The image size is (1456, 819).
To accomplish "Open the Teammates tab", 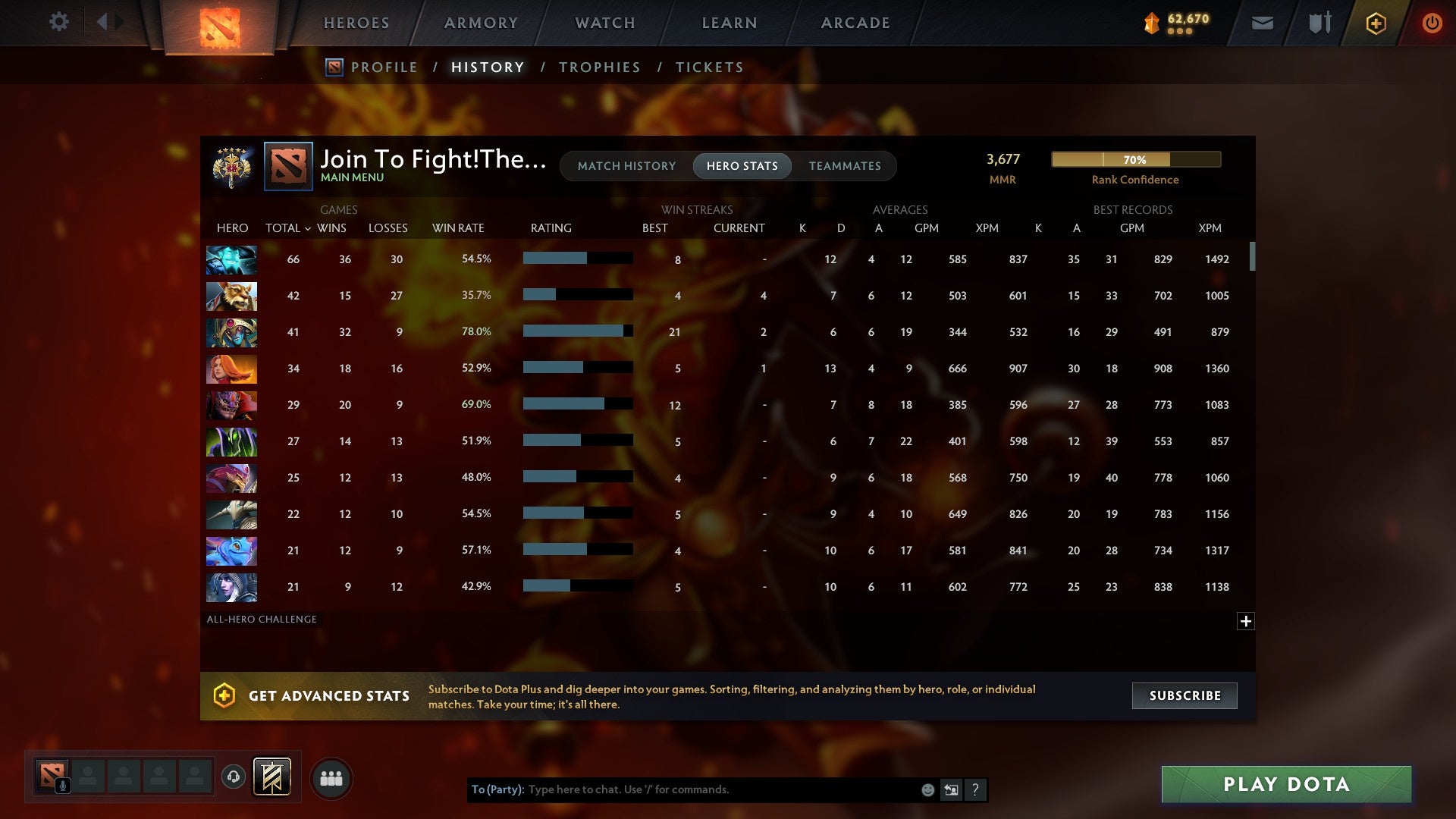I will (x=845, y=165).
